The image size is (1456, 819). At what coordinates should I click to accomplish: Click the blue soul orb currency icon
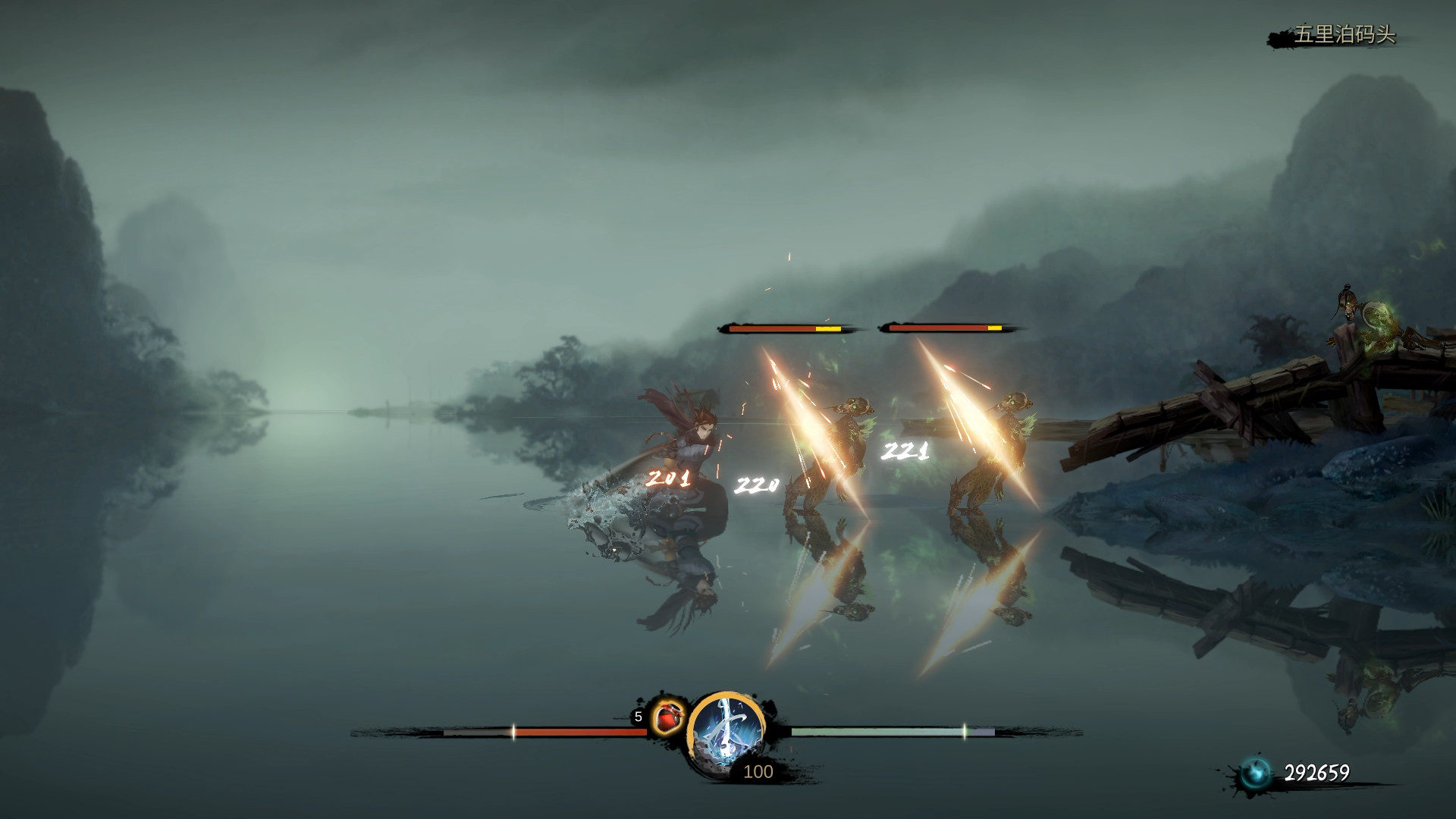[x=1255, y=773]
